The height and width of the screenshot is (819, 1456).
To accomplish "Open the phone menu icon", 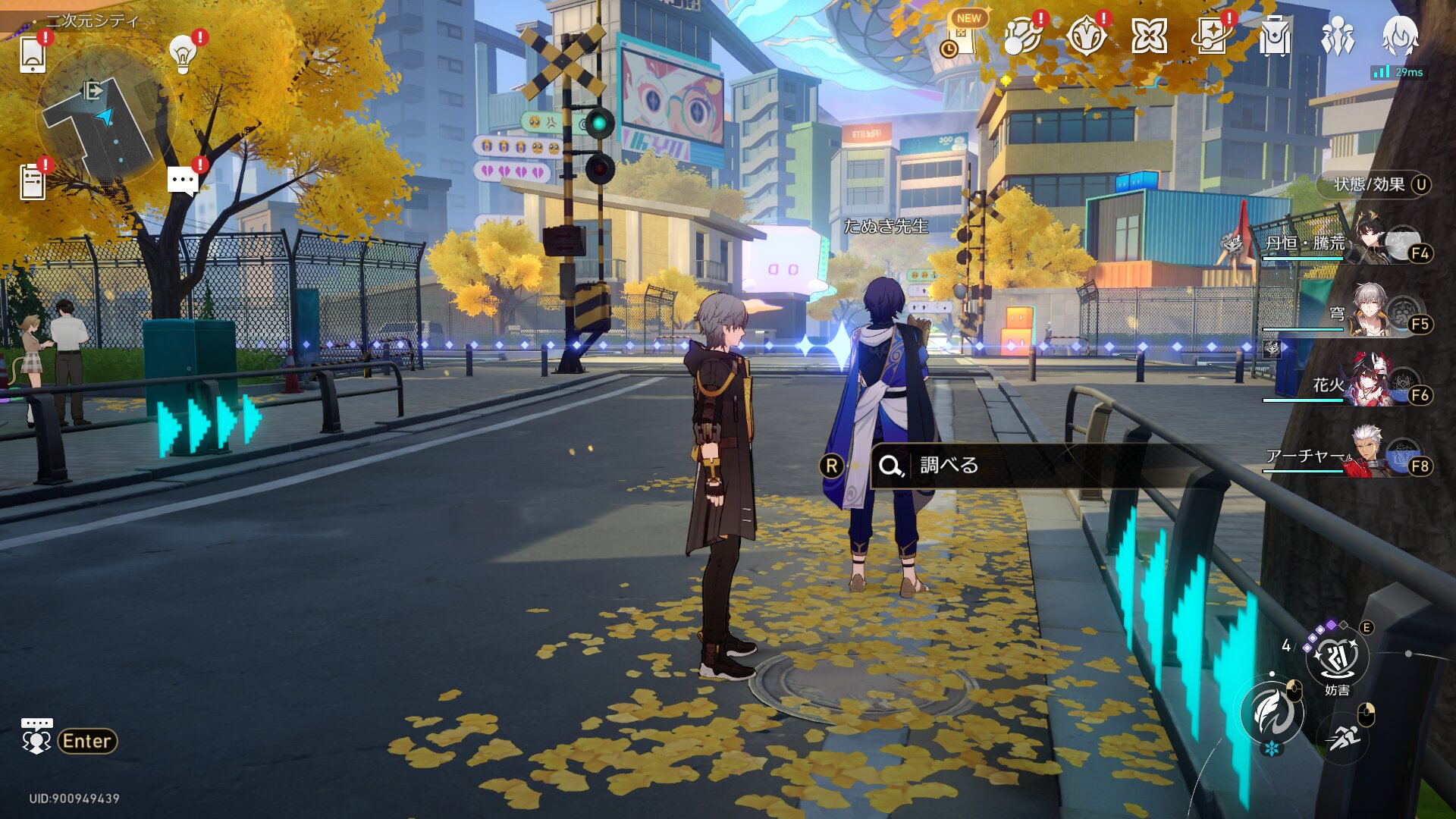I will [33, 55].
